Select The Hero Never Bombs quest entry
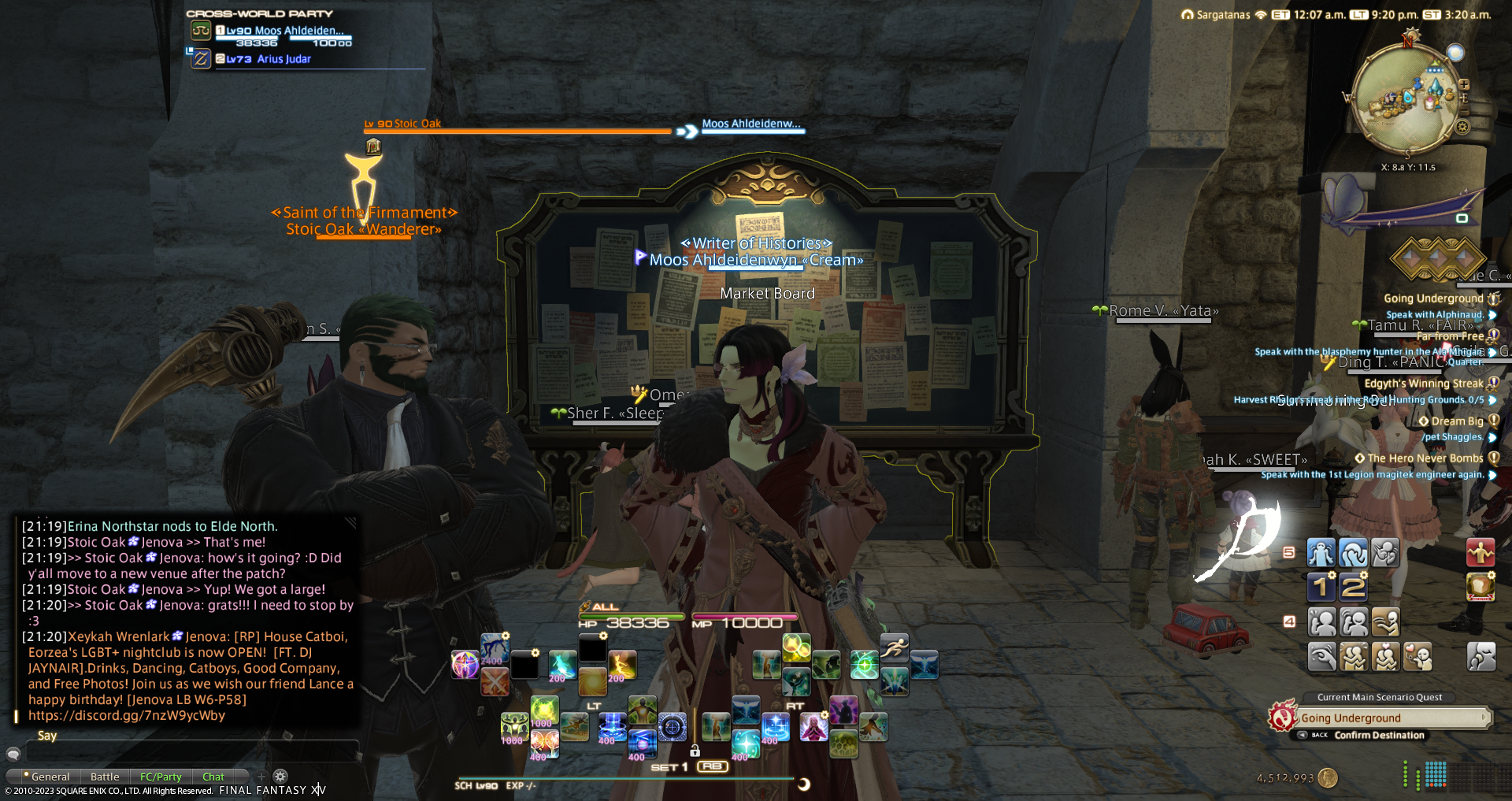1512x801 pixels. pyautogui.click(x=1425, y=458)
